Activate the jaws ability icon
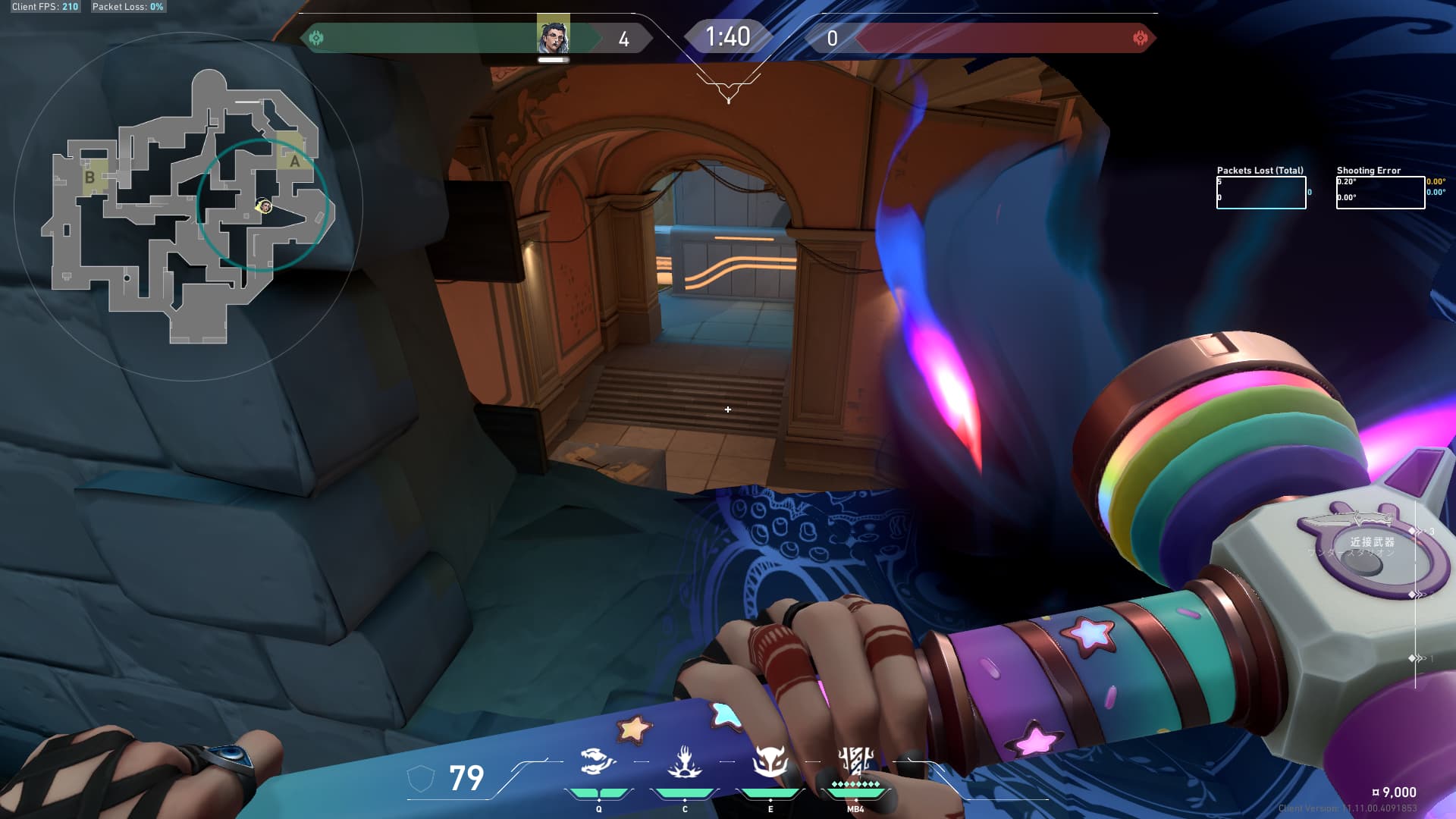This screenshot has height=819, width=1456. click(598, 762)
